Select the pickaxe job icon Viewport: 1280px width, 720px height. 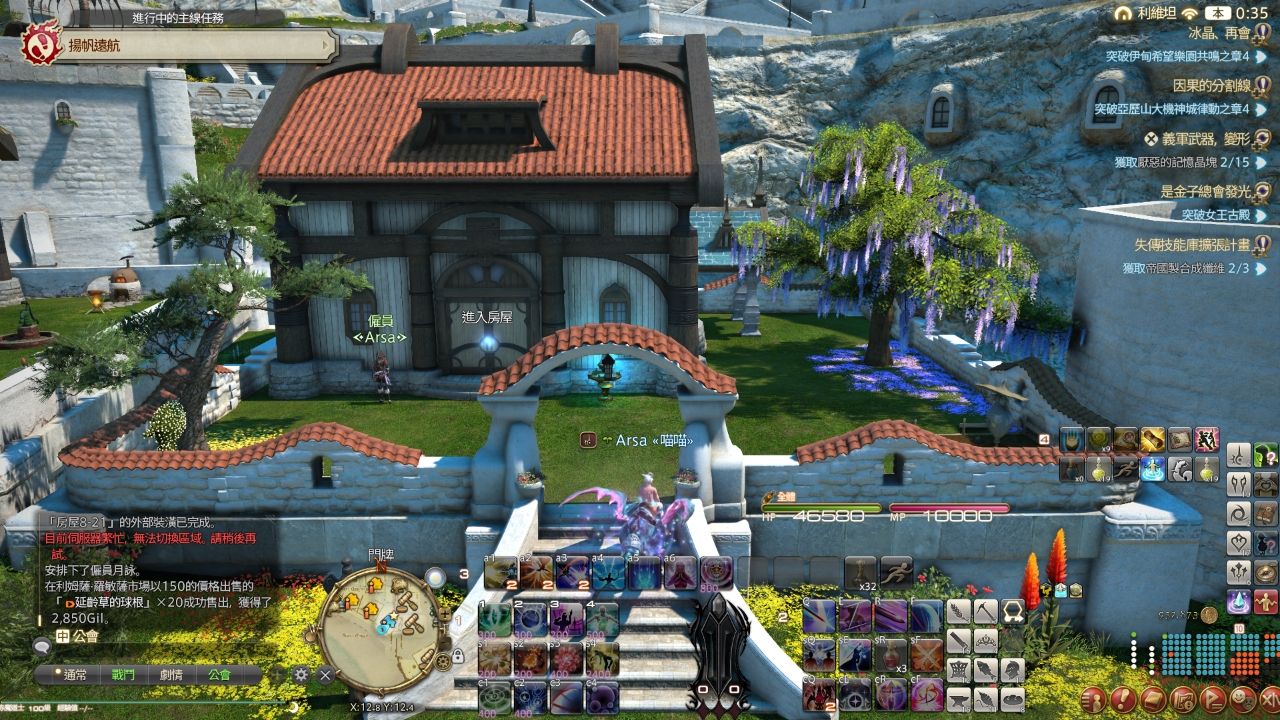(x=985, y=611)
